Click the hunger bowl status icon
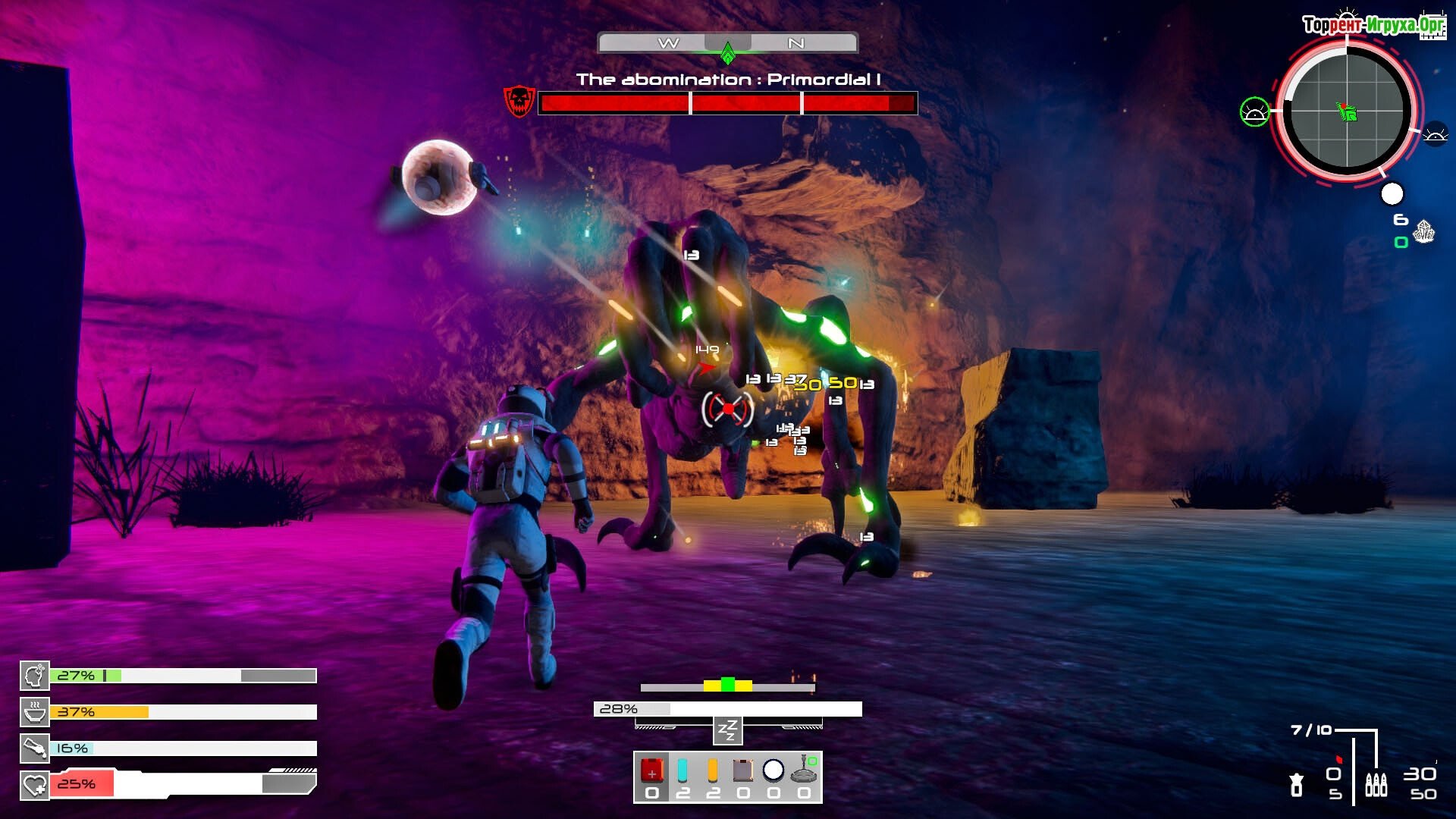Screen dimensions: 1456x819 35,712
